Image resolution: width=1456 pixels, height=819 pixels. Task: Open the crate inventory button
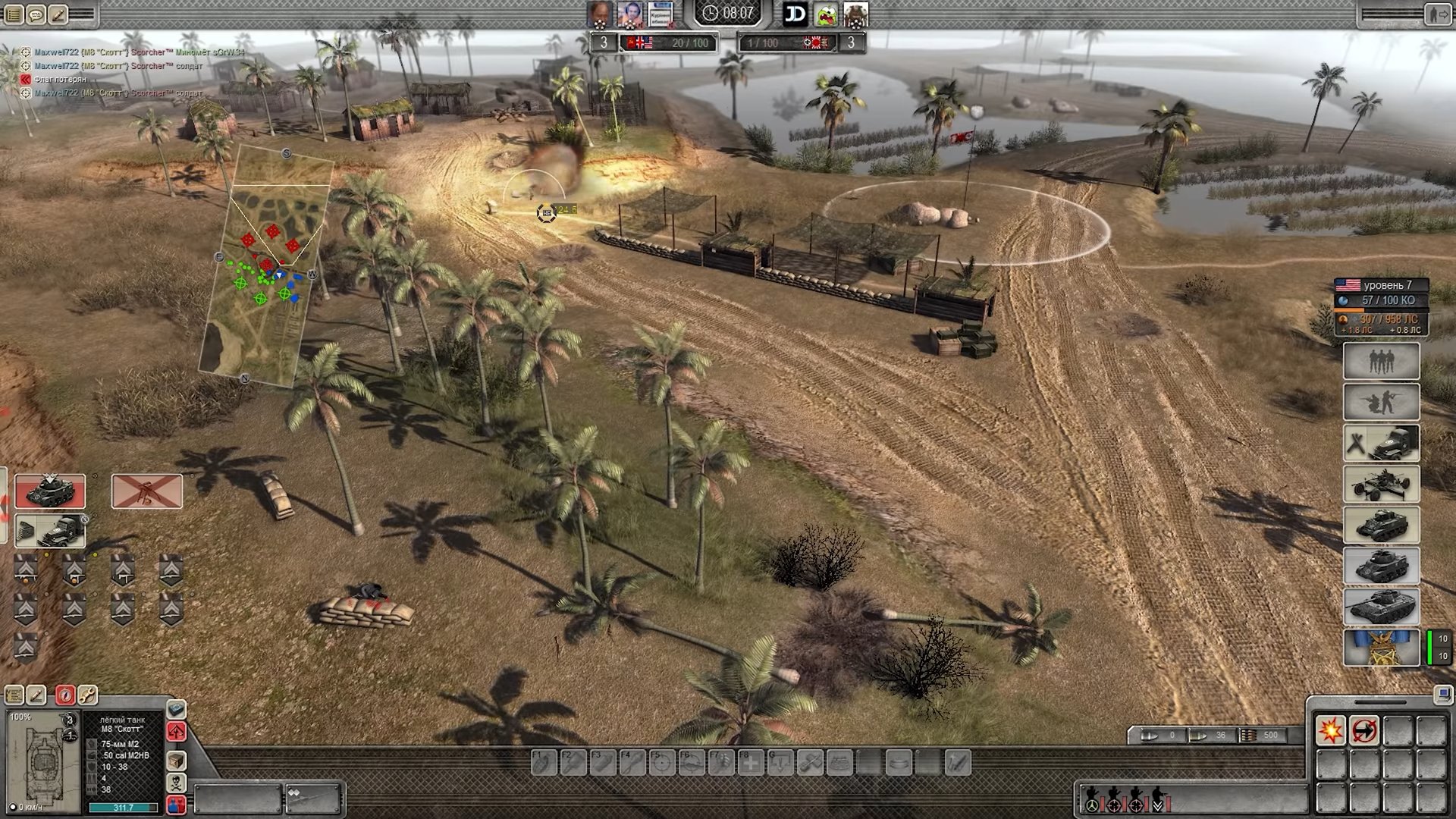click(176, 760)
